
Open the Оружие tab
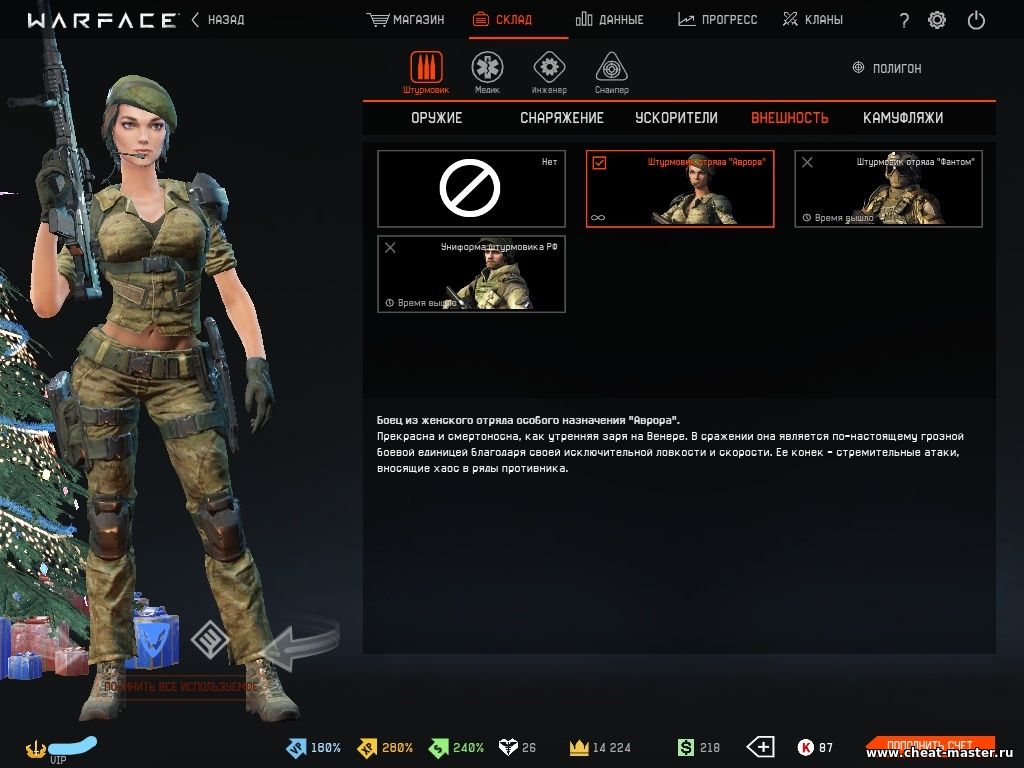click(436, 118)
